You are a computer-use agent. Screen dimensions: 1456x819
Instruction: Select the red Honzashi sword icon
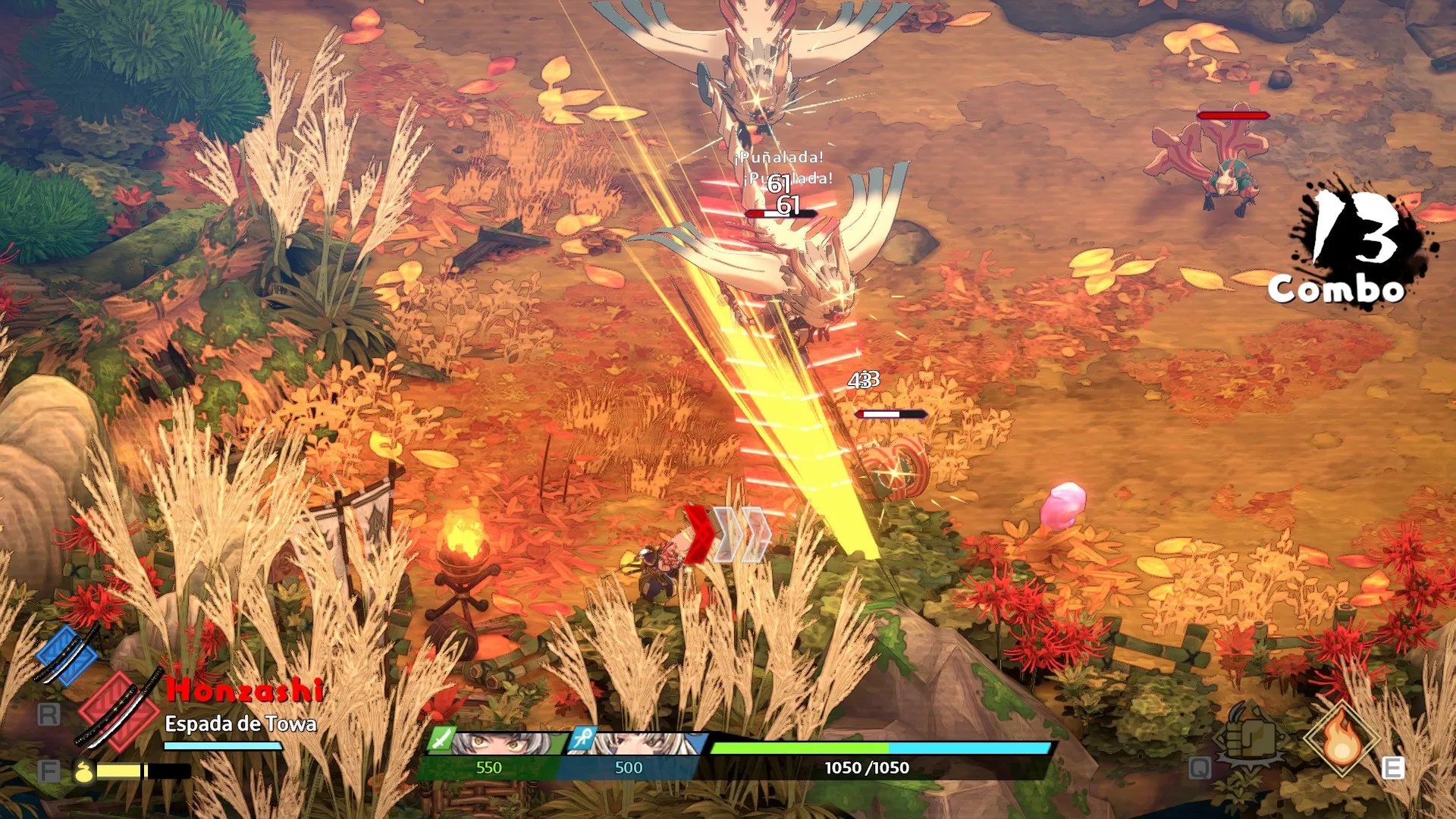point(118,709)
